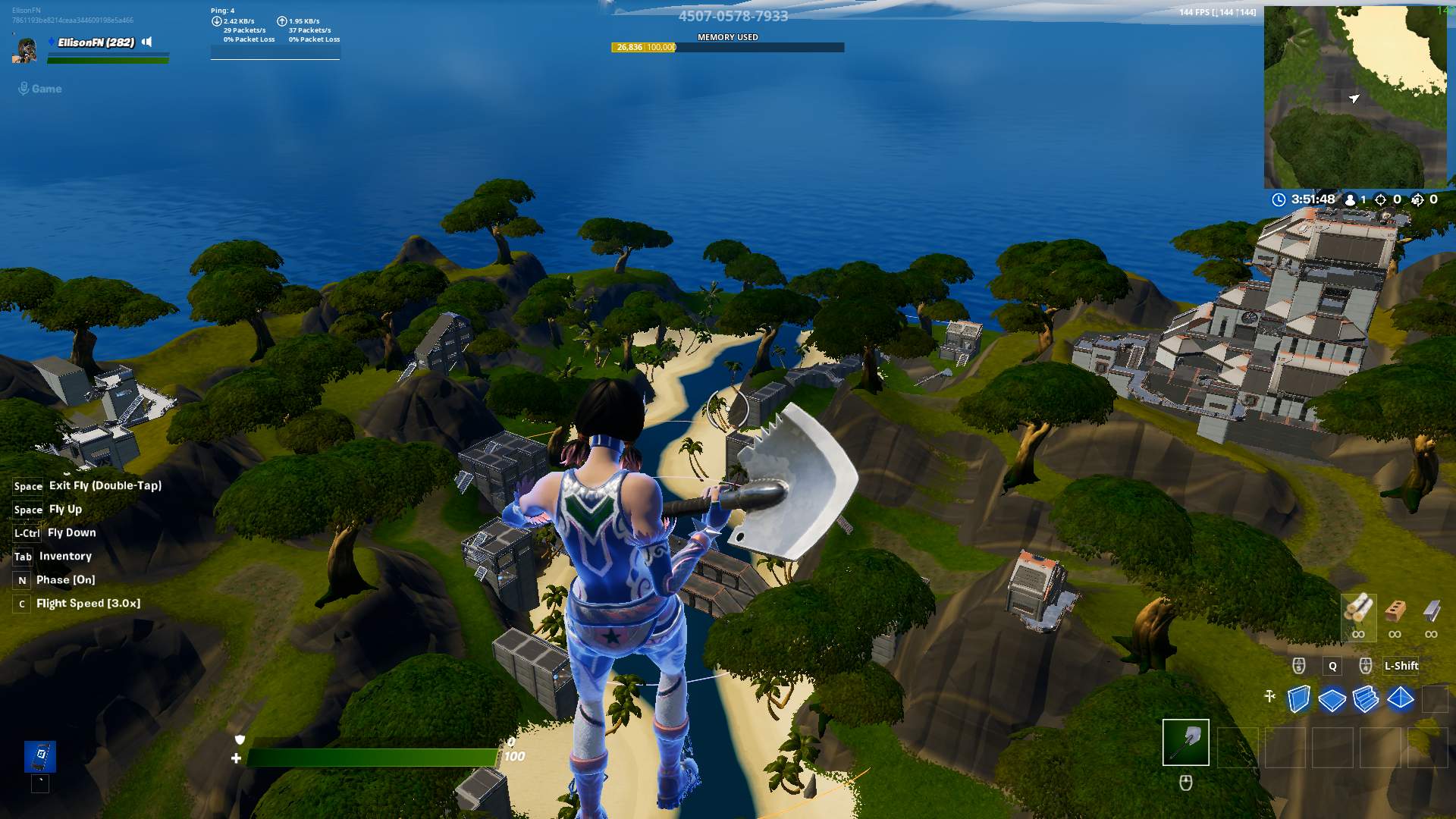
Task: Click the brick resource icon
Action: (x=1395, y=610)
